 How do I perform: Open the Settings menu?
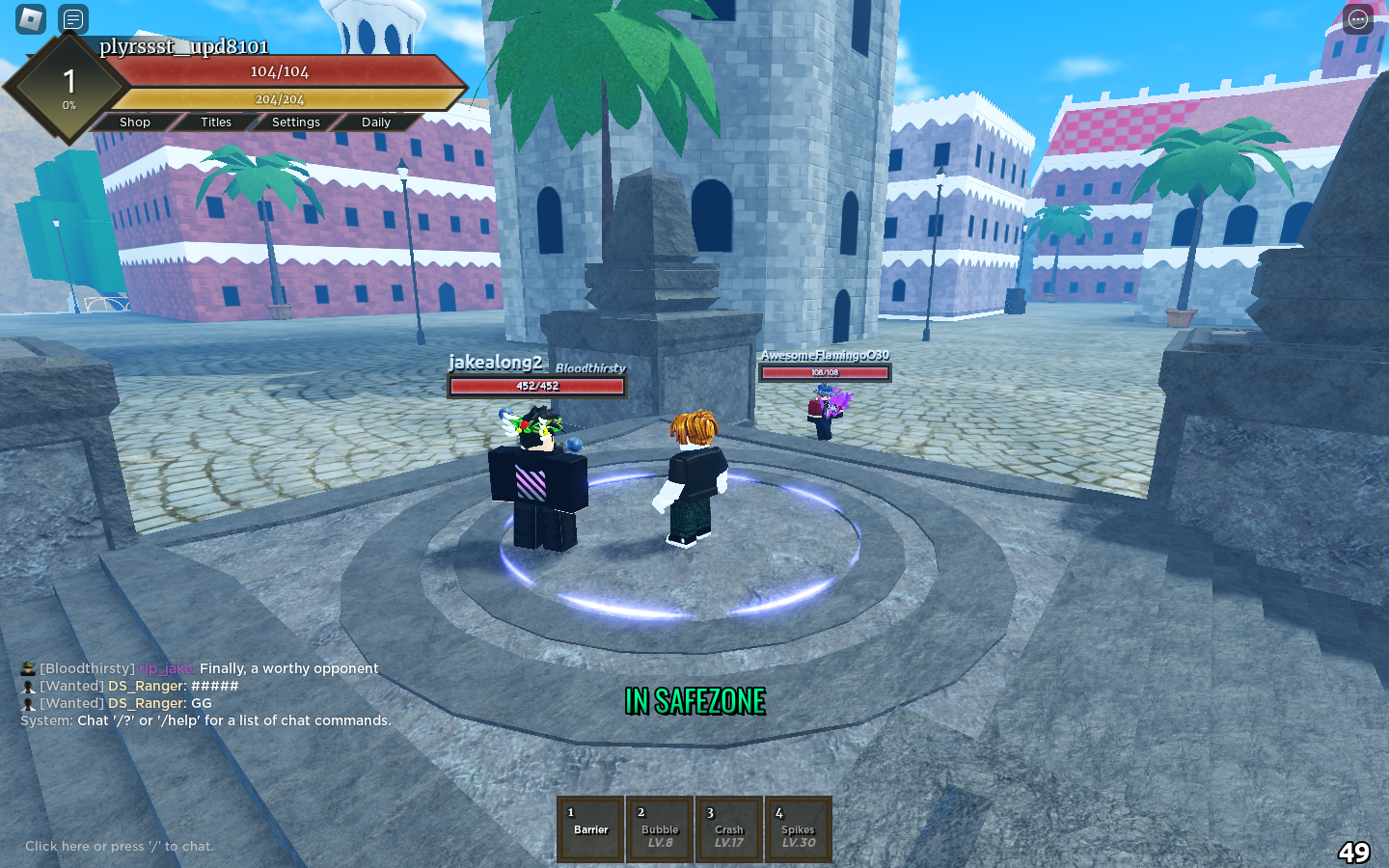pyautogui.click(x=295, y=122)
